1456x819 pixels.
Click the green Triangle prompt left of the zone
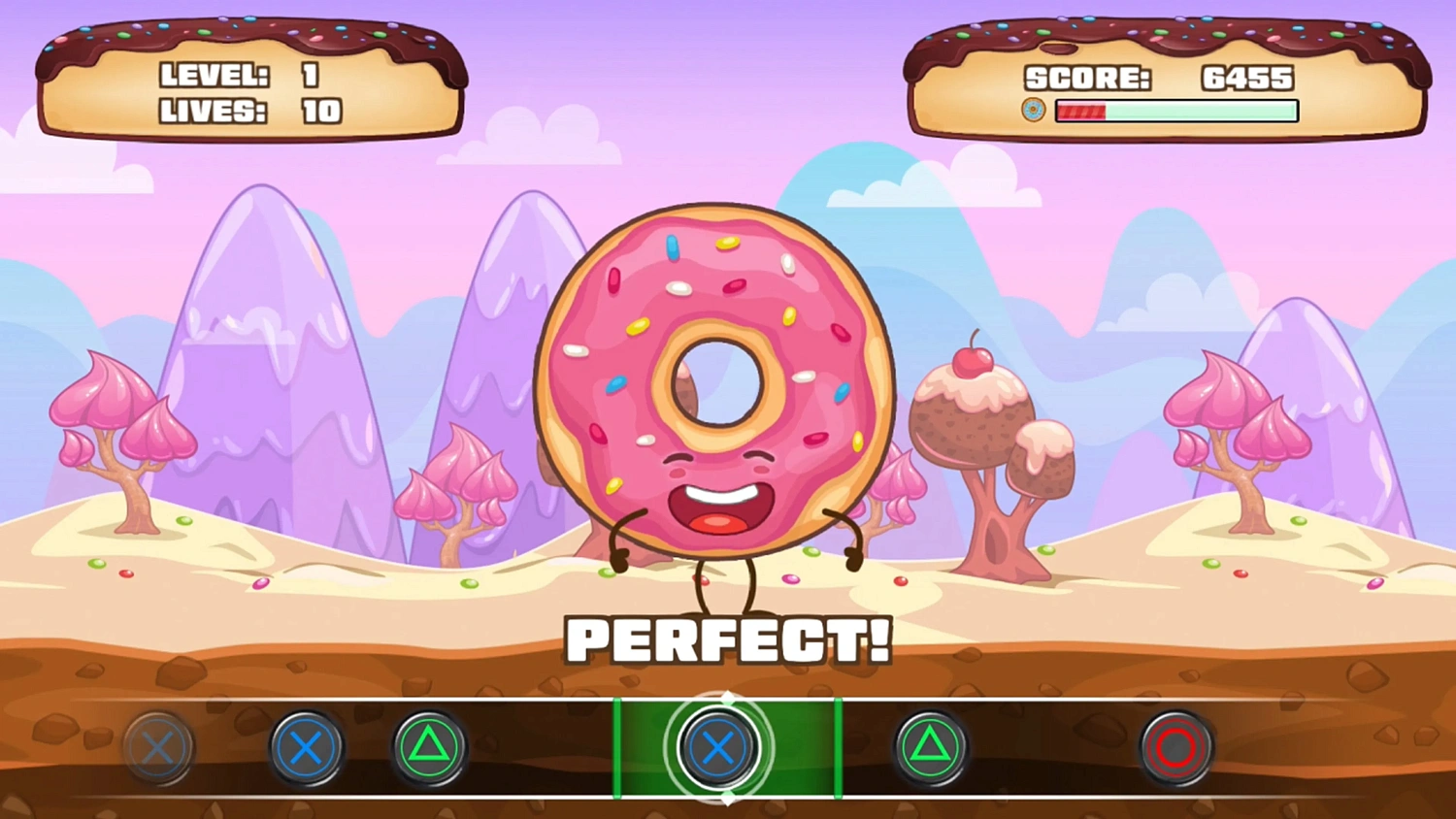point(430,746)
